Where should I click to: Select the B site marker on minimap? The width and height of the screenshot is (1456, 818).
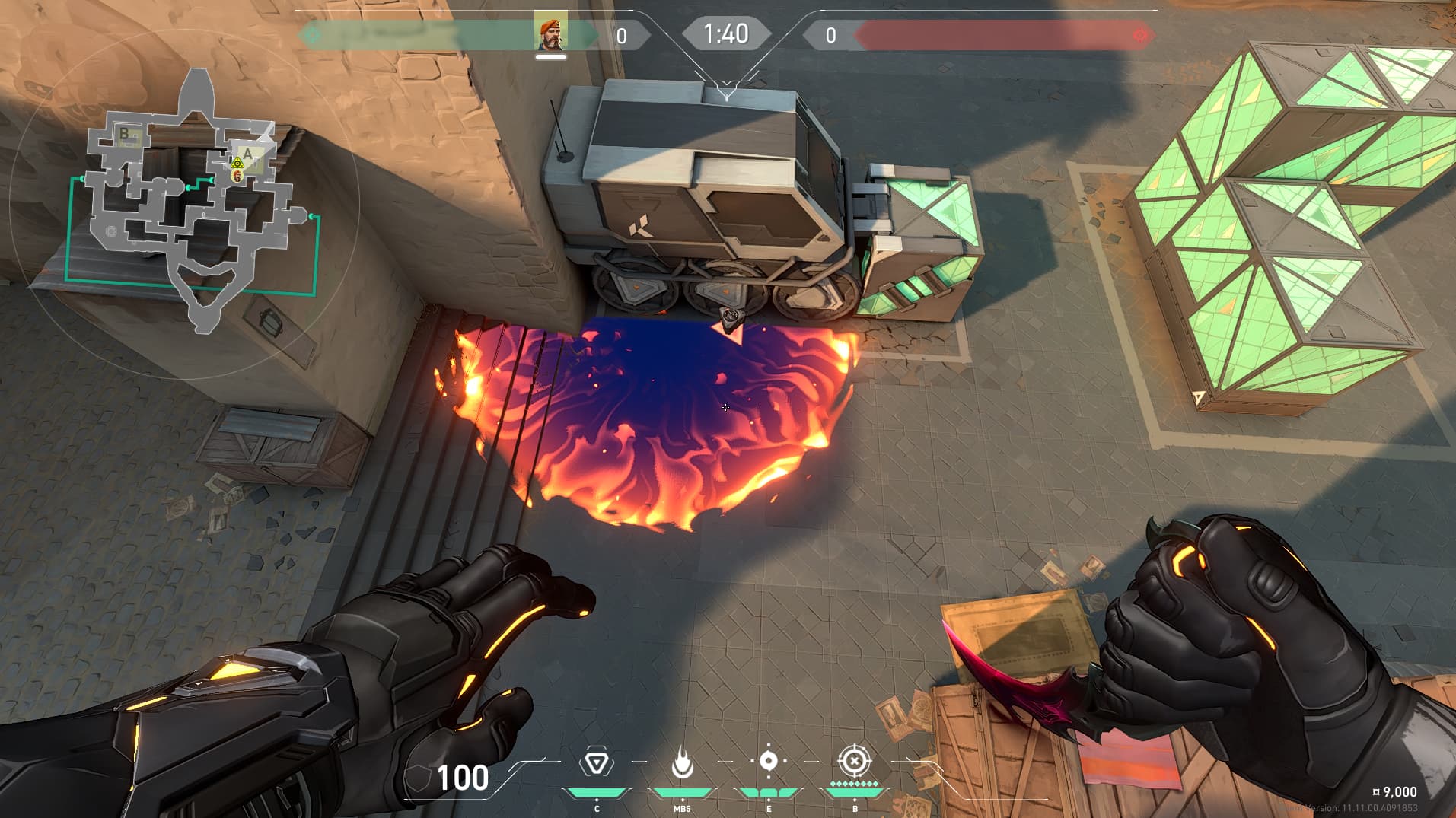pos(124,135)
